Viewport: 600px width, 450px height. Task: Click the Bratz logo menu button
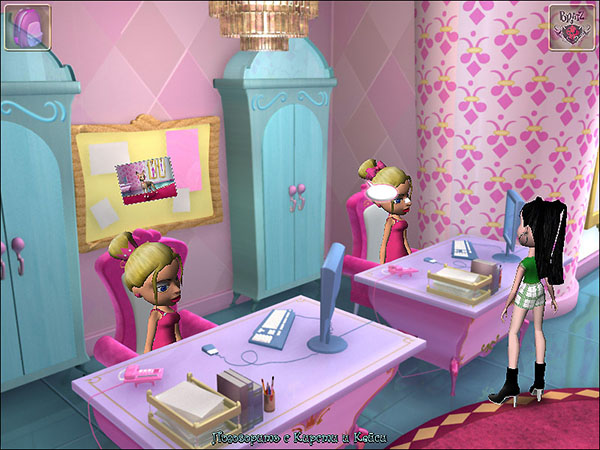point(571,26)
